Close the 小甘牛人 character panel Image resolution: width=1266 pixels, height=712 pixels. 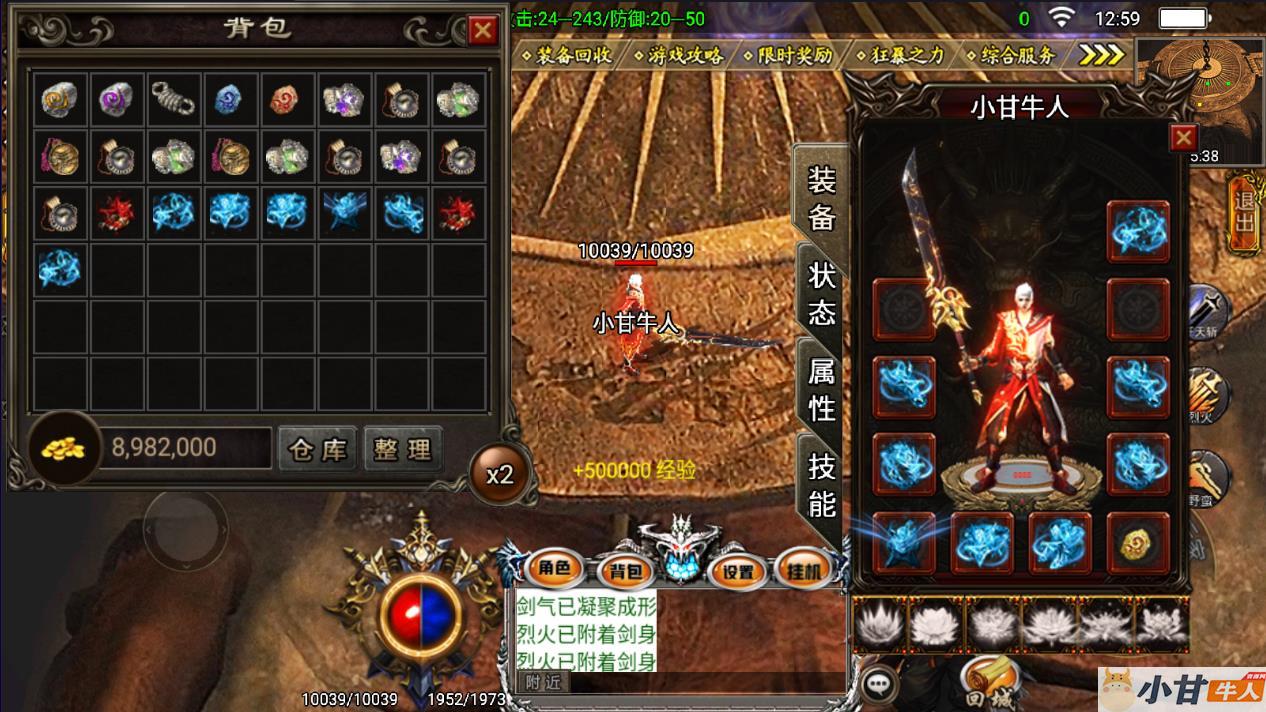1183,137
